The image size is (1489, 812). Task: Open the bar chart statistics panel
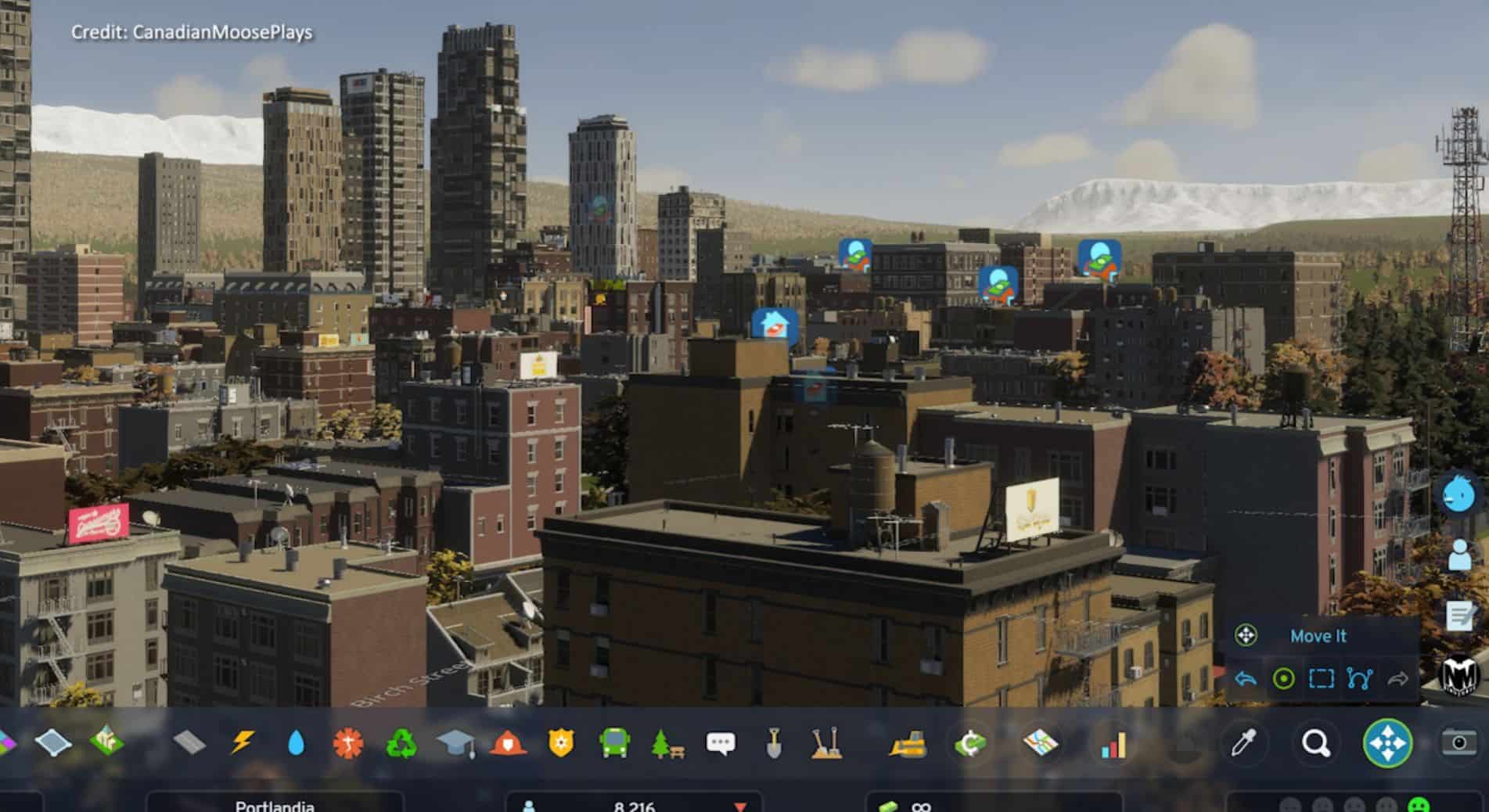point(1113,745)
